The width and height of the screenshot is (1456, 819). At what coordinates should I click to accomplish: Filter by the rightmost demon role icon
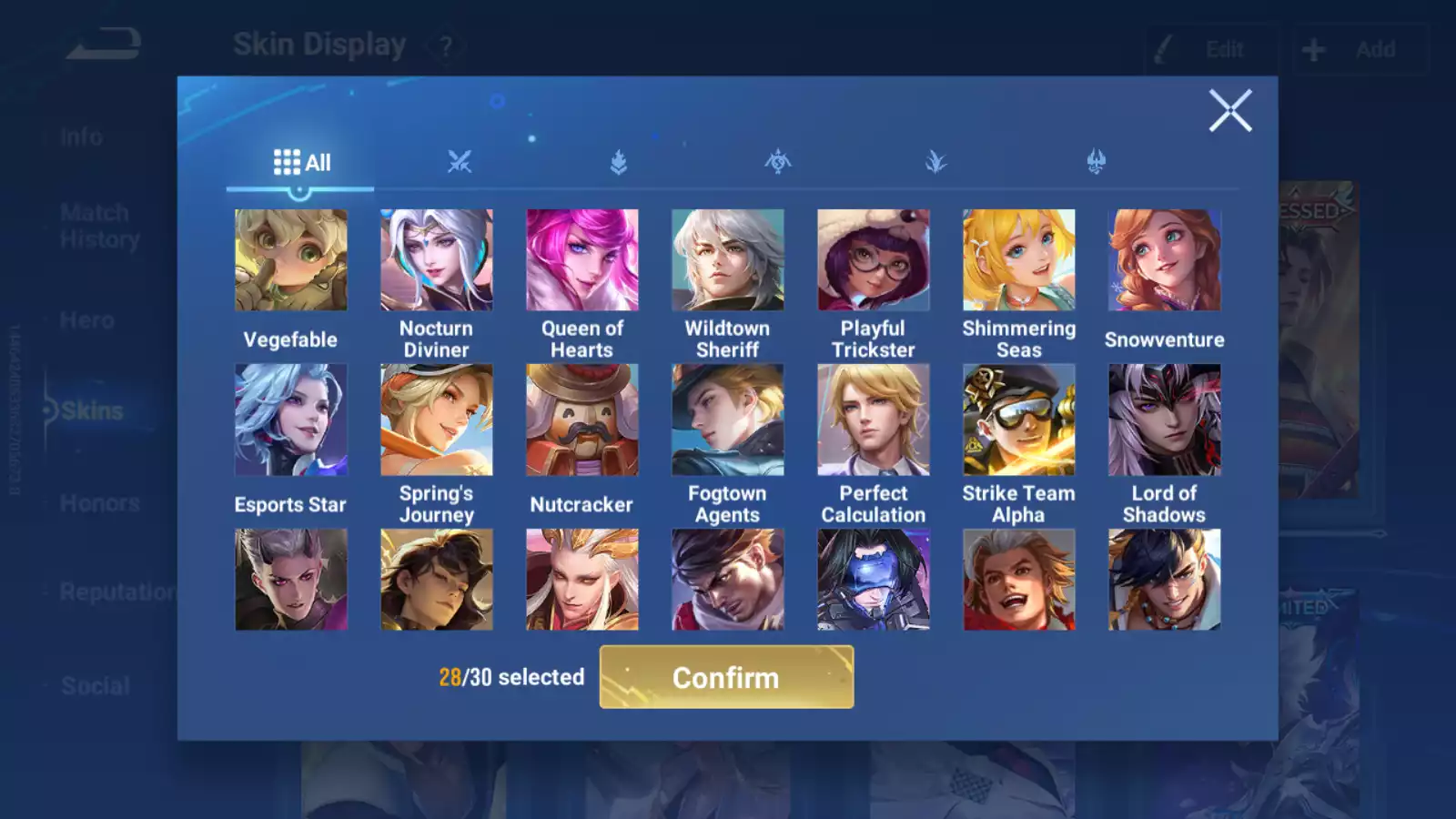tap(1097, 161)
